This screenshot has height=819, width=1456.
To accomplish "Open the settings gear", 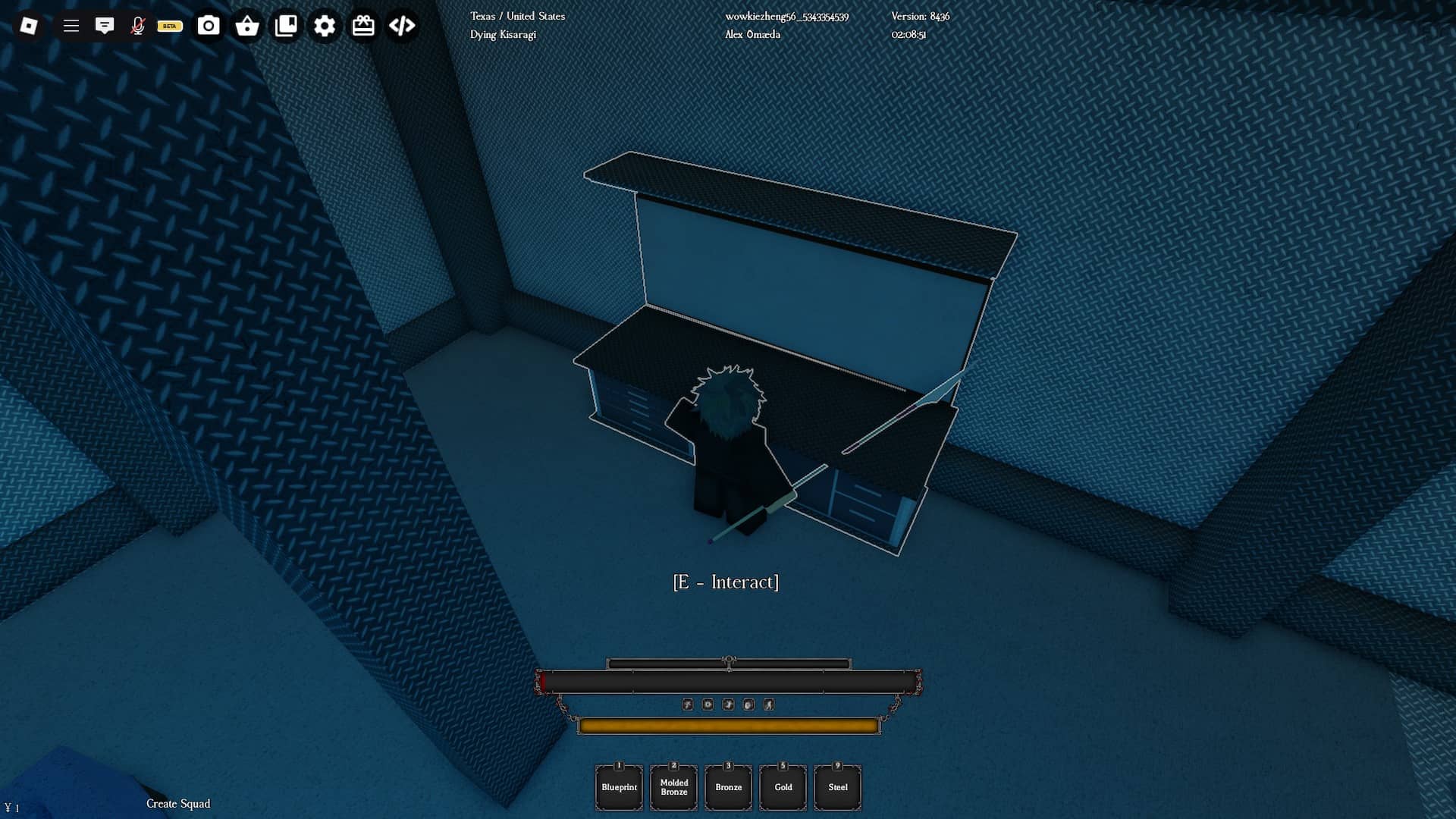I will point(325,25).
